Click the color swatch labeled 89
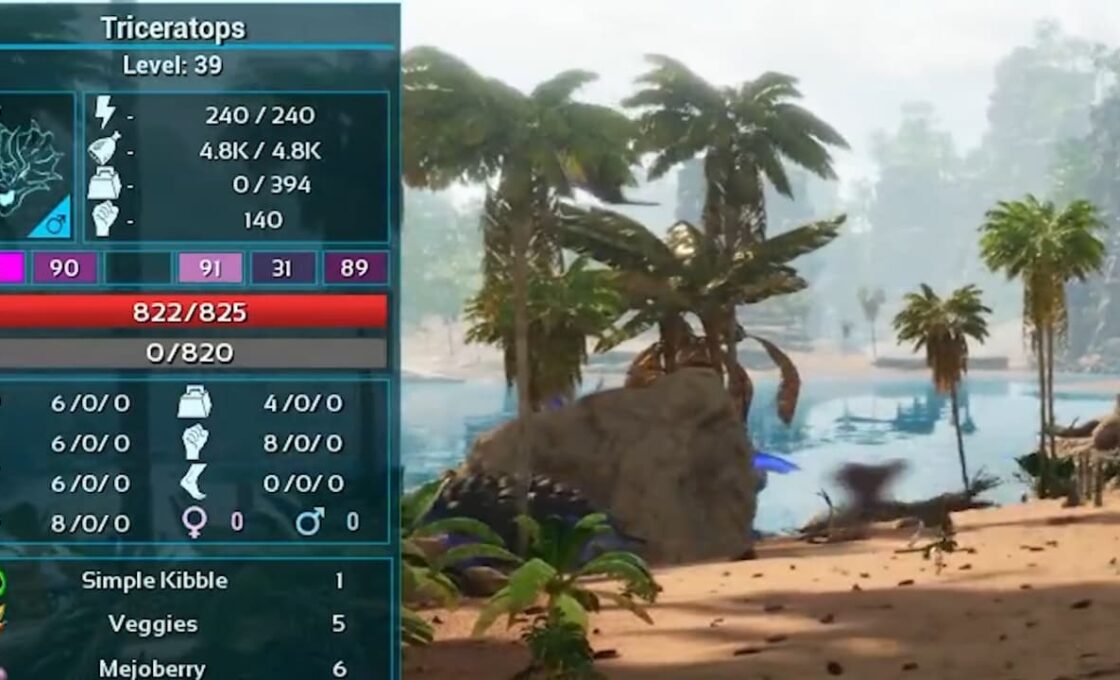Viewport: 1120px width, 680px height. coord(355,268)
